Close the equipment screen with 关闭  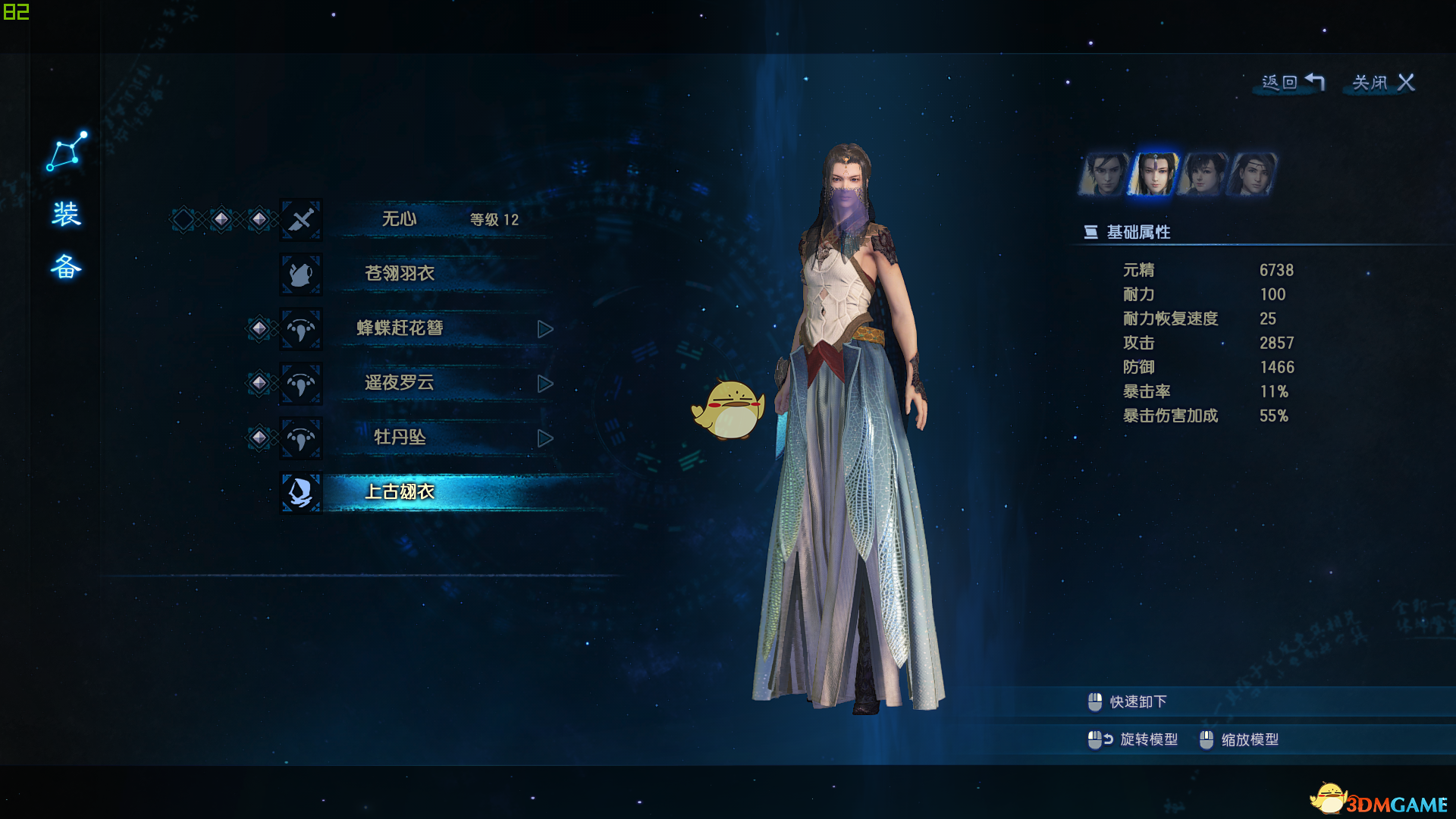click(x=1383, y=82)
